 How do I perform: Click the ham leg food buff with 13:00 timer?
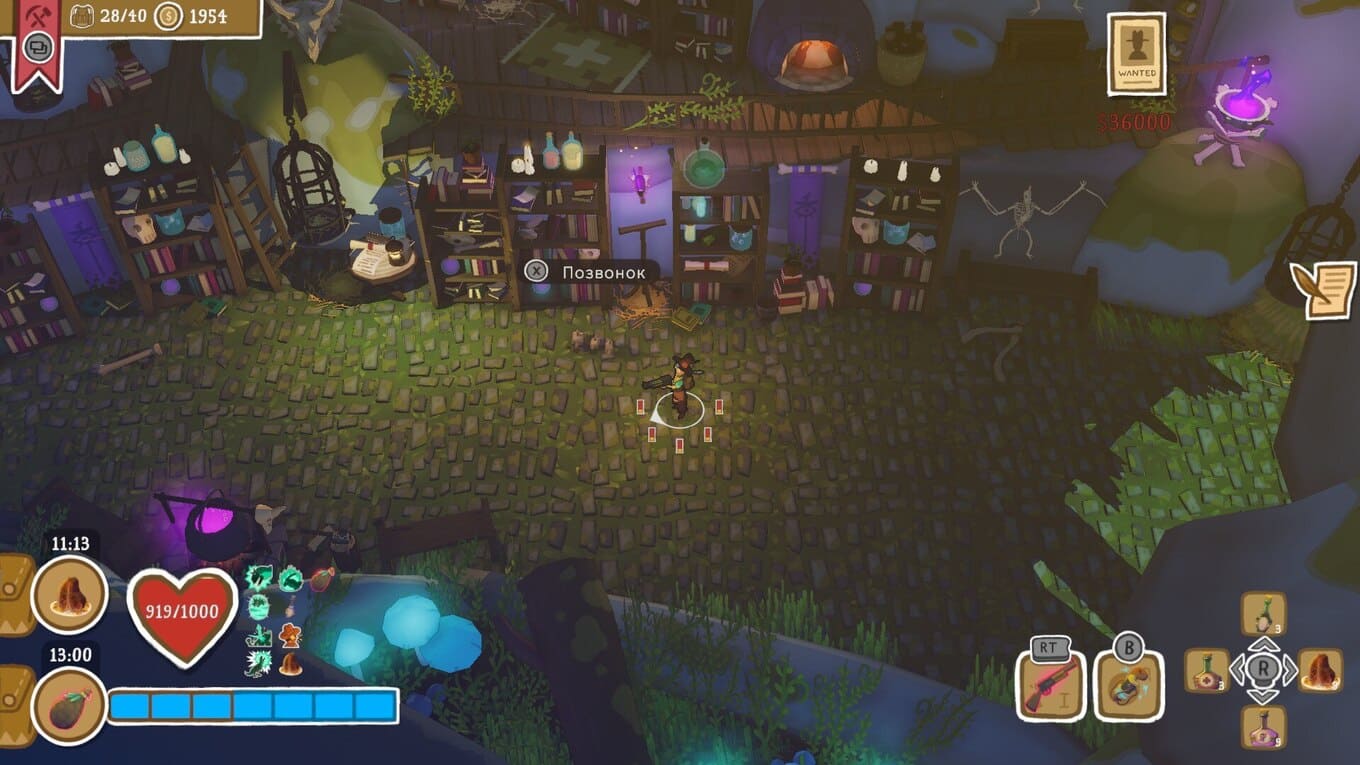tap(70, 705)
